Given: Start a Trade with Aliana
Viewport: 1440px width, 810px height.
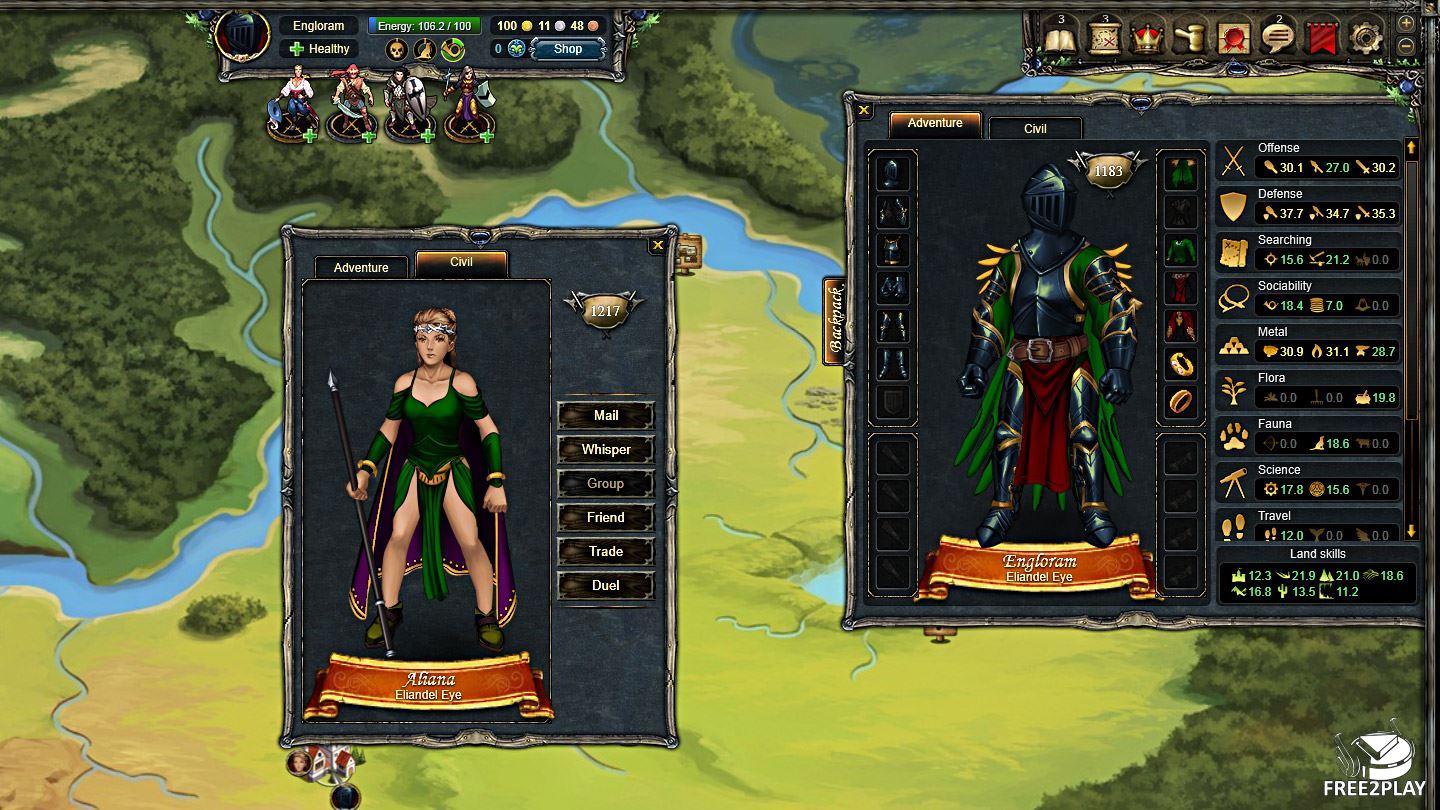Looking at the screenshot, I should click(x=606, y=551).
